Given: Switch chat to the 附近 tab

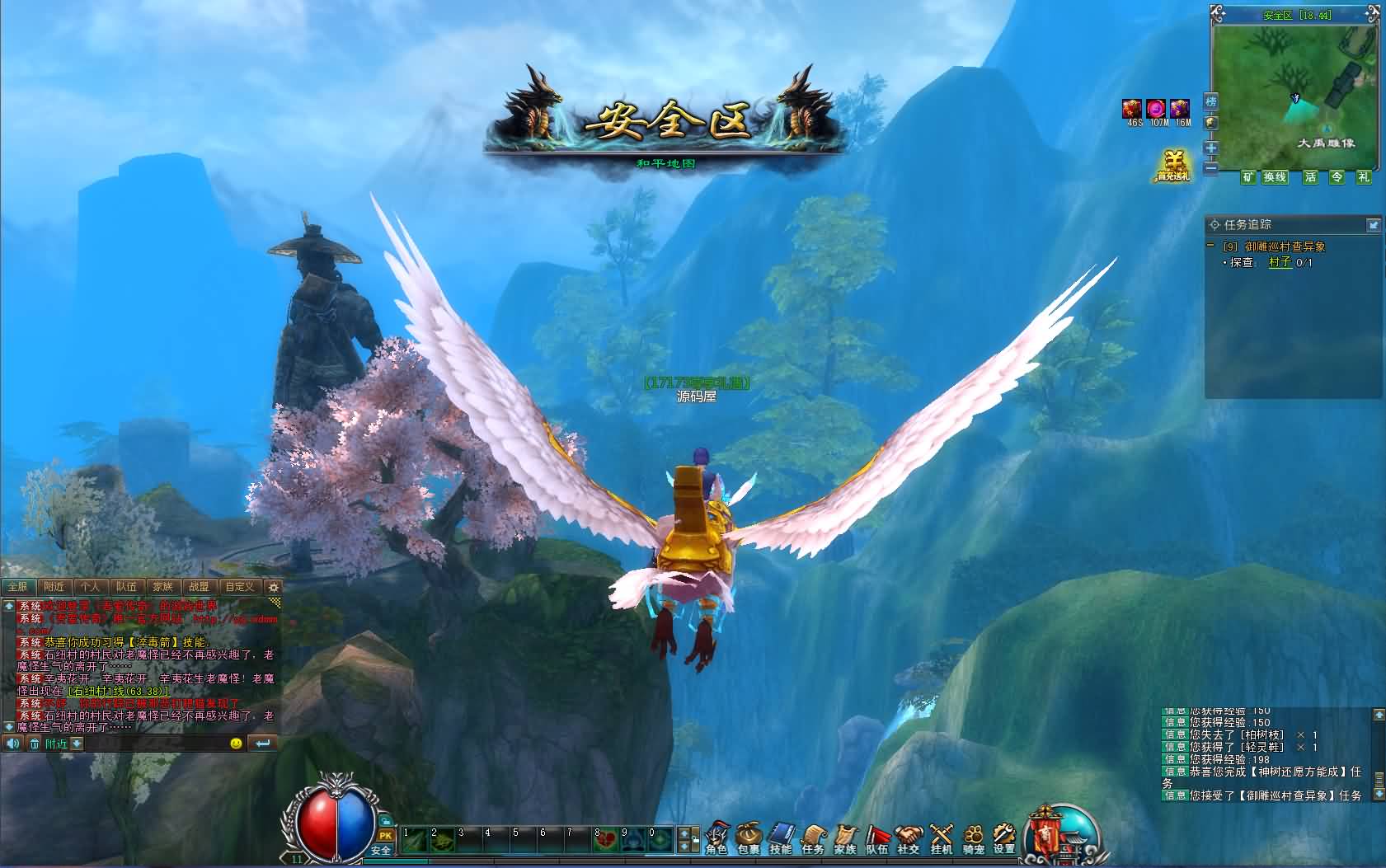Looking at the screenshot, I should click(54, 587).
